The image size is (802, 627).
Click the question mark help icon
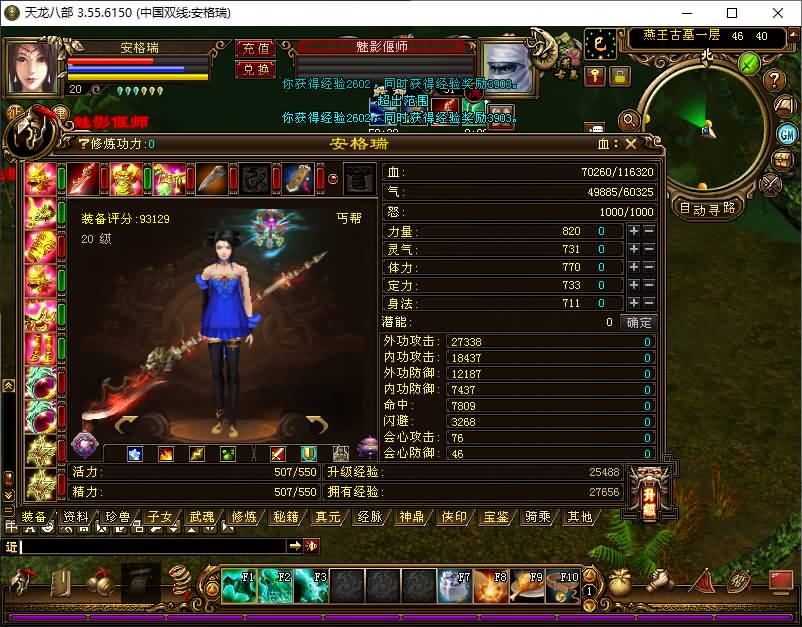tap(773, 80)
